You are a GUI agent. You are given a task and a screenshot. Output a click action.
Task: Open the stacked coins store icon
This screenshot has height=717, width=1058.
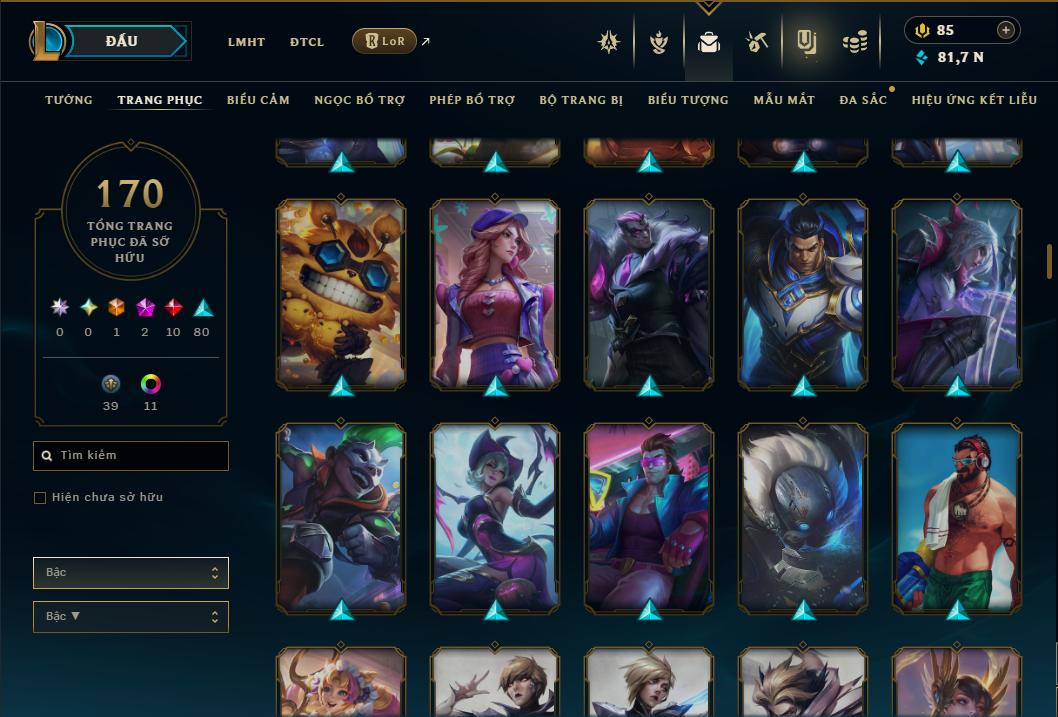click(x=854, y=42)
